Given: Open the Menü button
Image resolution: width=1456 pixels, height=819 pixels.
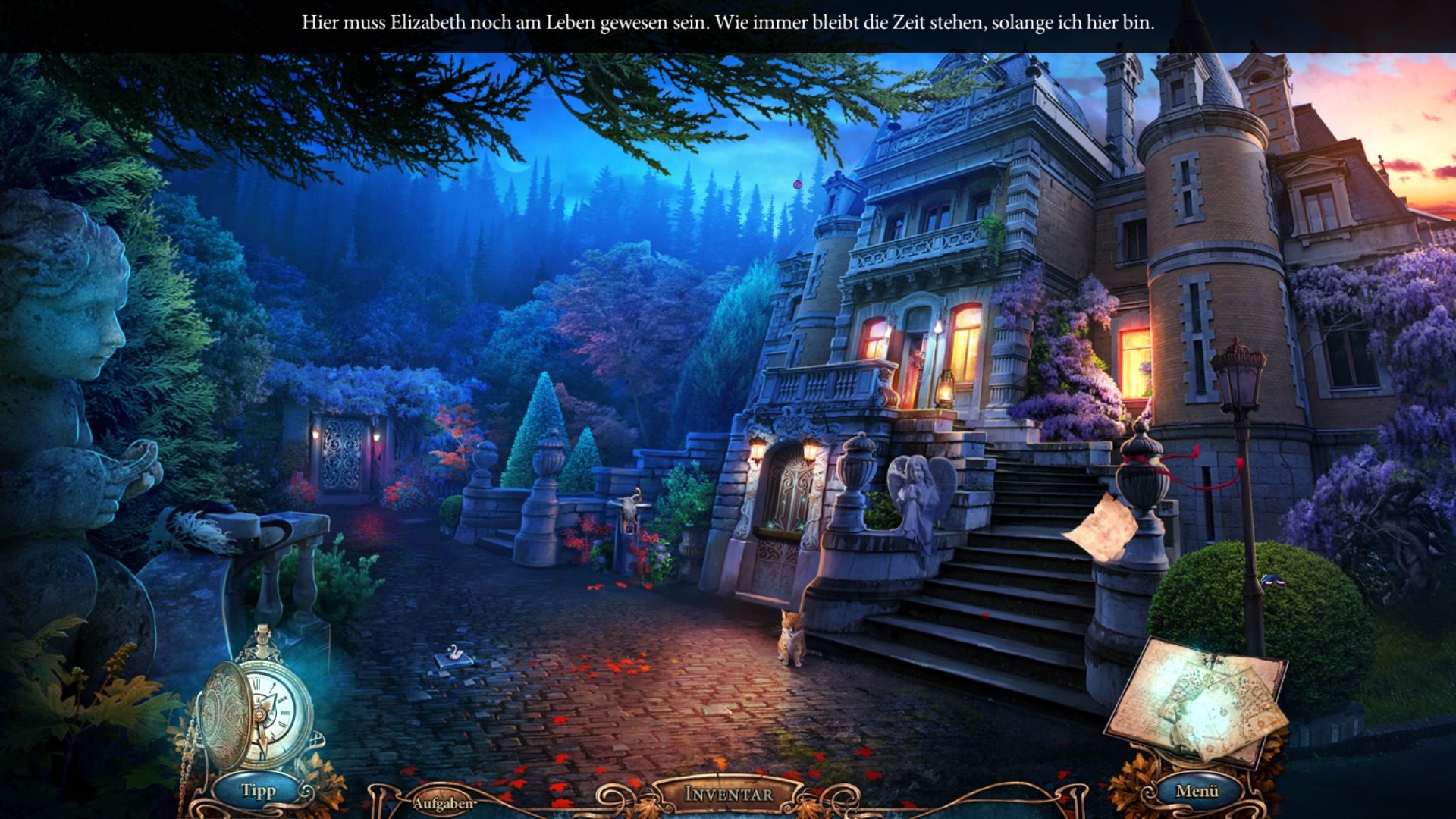Looking at the screenshot, I should [x=1197, y=791].
